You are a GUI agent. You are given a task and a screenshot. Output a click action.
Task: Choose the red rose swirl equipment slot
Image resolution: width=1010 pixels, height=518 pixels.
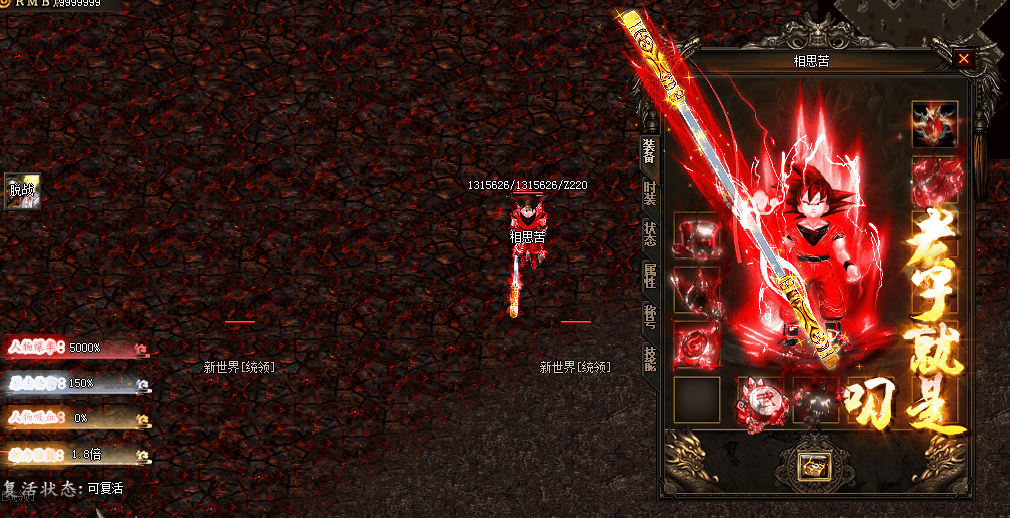(x=697, y=343)
